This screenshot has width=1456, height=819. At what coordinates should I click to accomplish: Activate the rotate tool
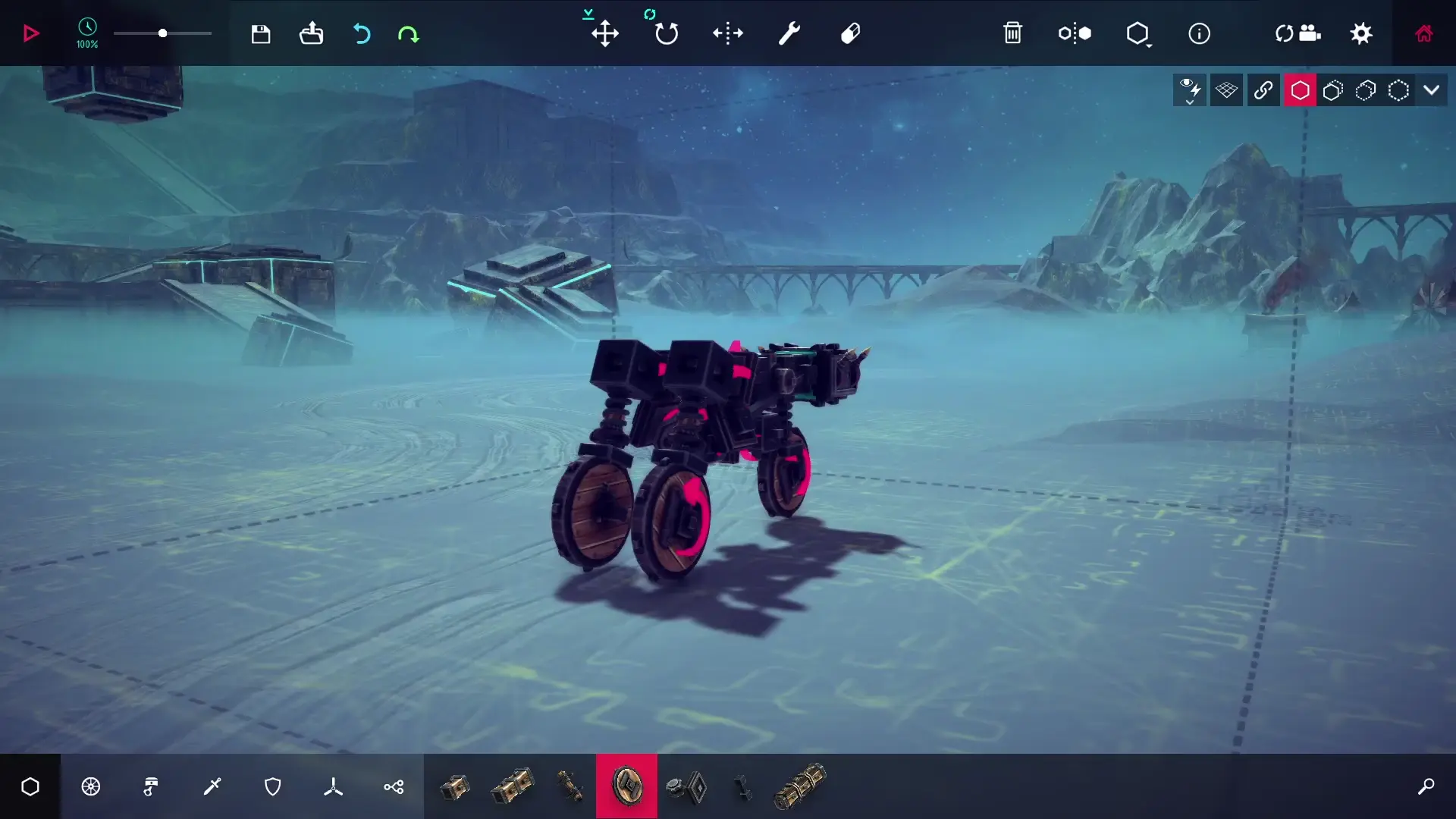(665, 33)
